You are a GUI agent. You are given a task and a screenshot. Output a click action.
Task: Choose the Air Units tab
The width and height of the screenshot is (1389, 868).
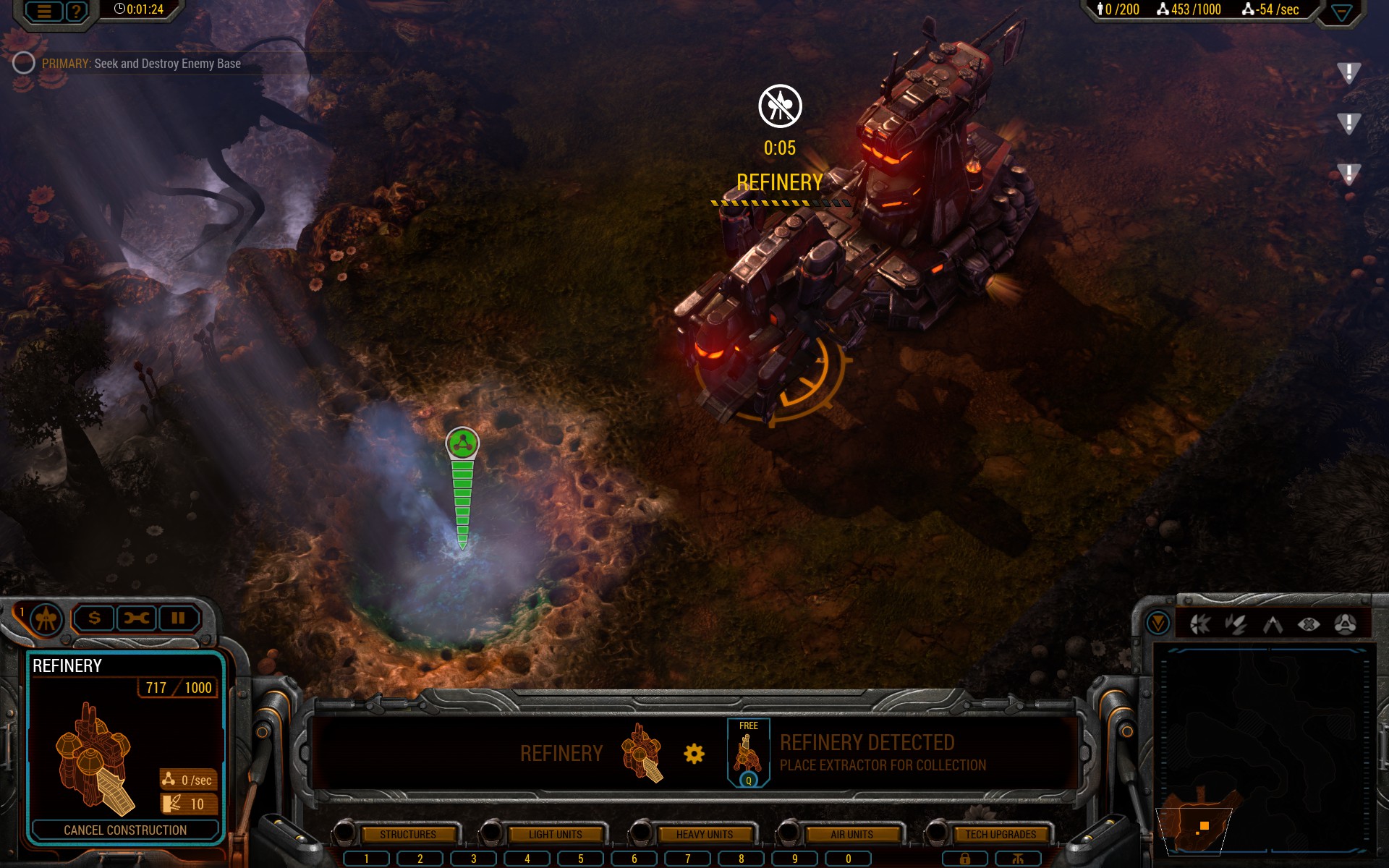pos(851,834)
